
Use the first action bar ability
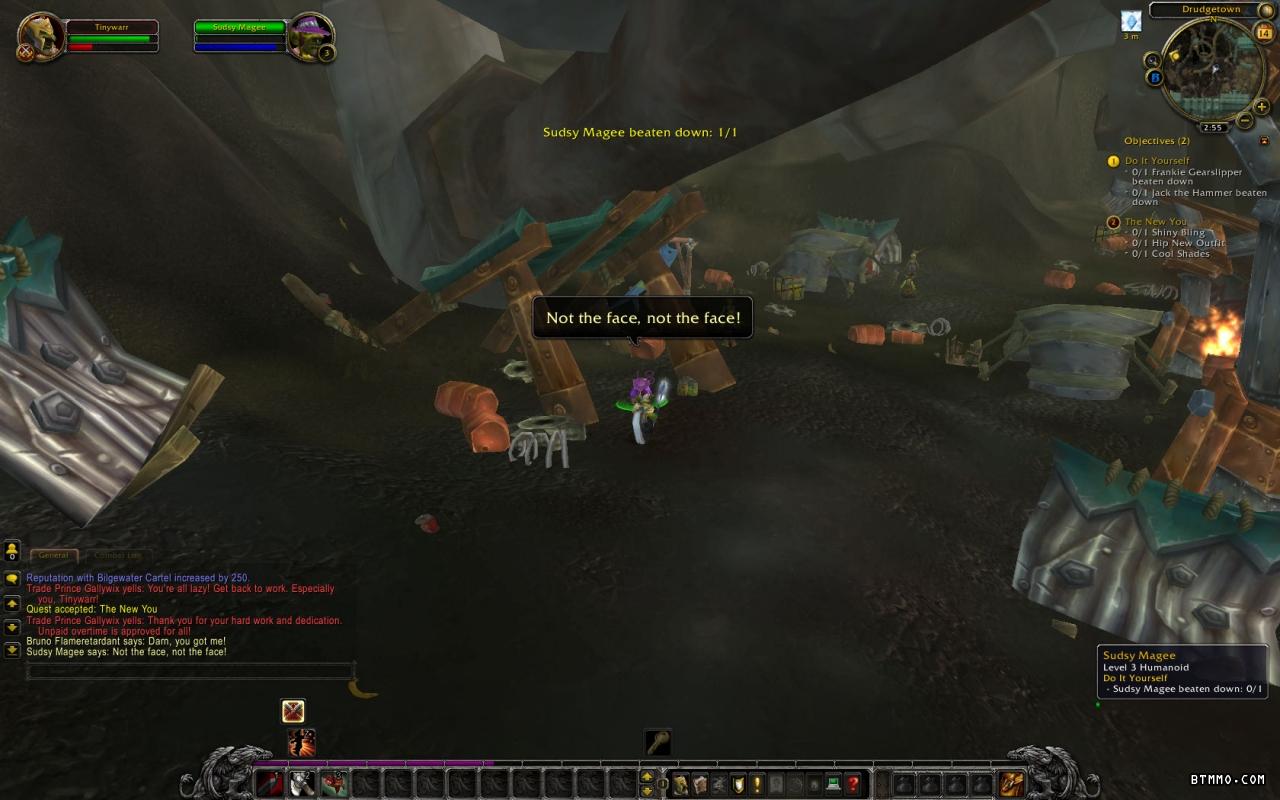270,784
